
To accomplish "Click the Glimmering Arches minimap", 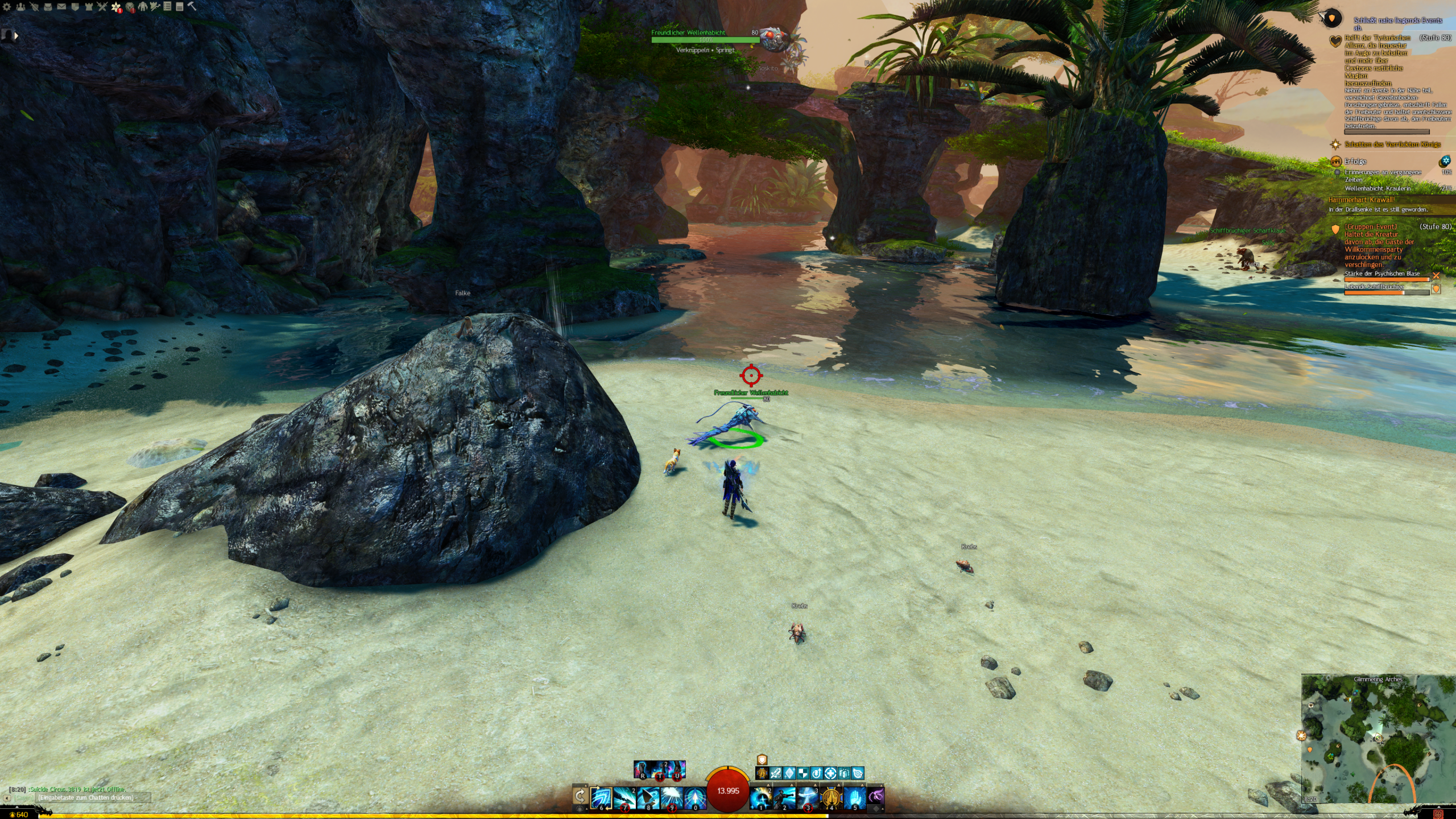I will [x=1378, y=739].
